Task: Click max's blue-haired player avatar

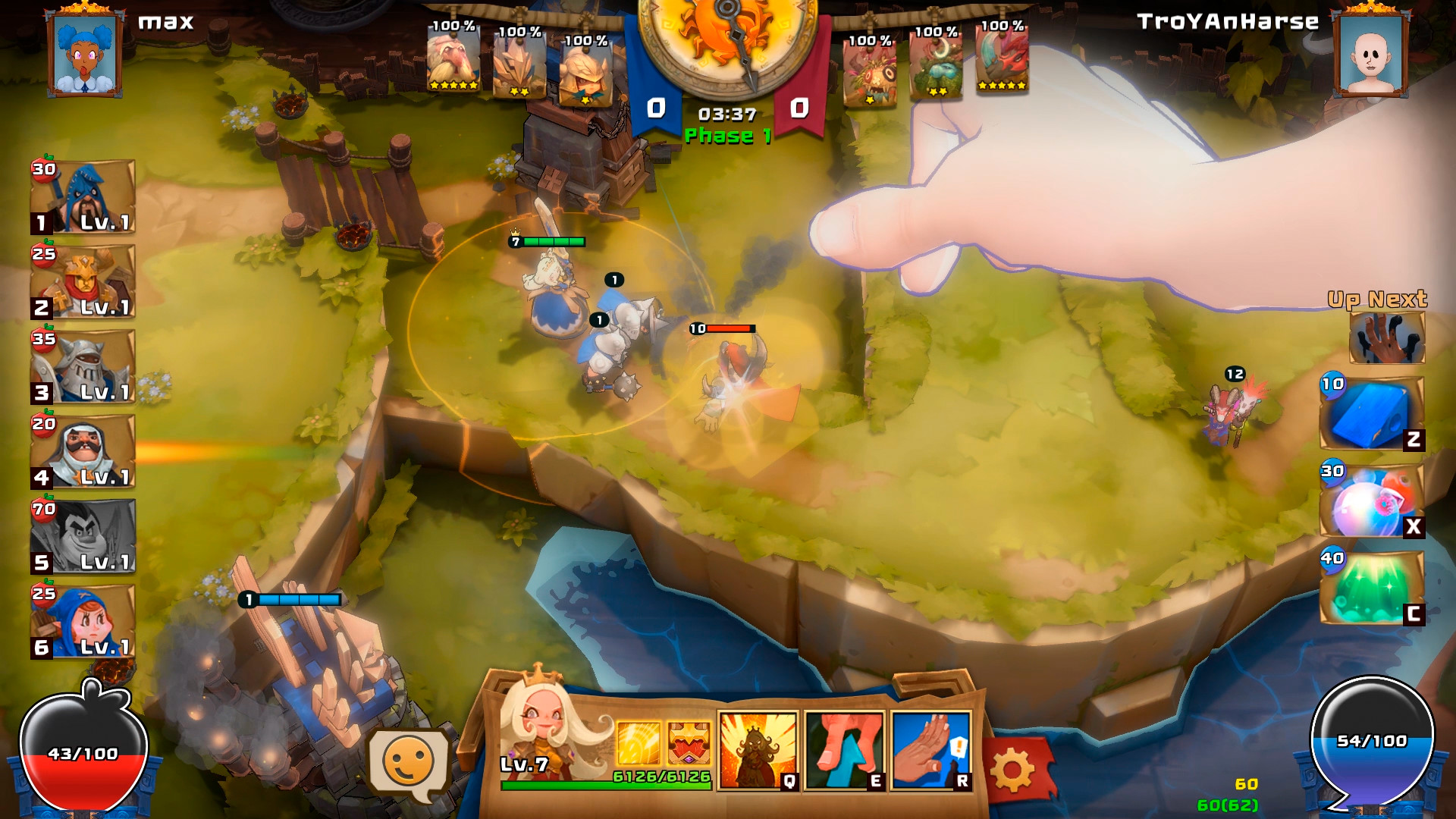Action: pyautogui.click(x=84, y=53)
